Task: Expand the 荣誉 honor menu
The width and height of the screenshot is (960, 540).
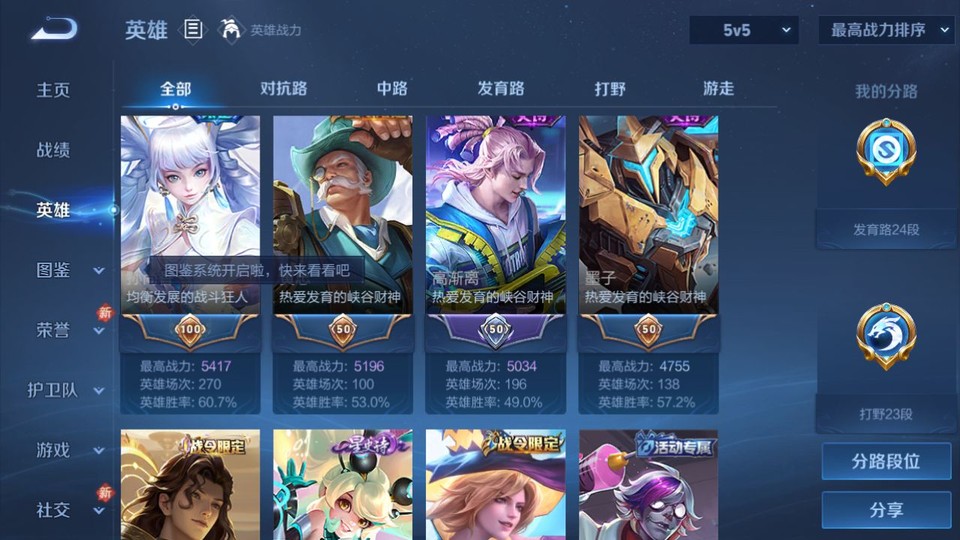Action: point(66,330)
